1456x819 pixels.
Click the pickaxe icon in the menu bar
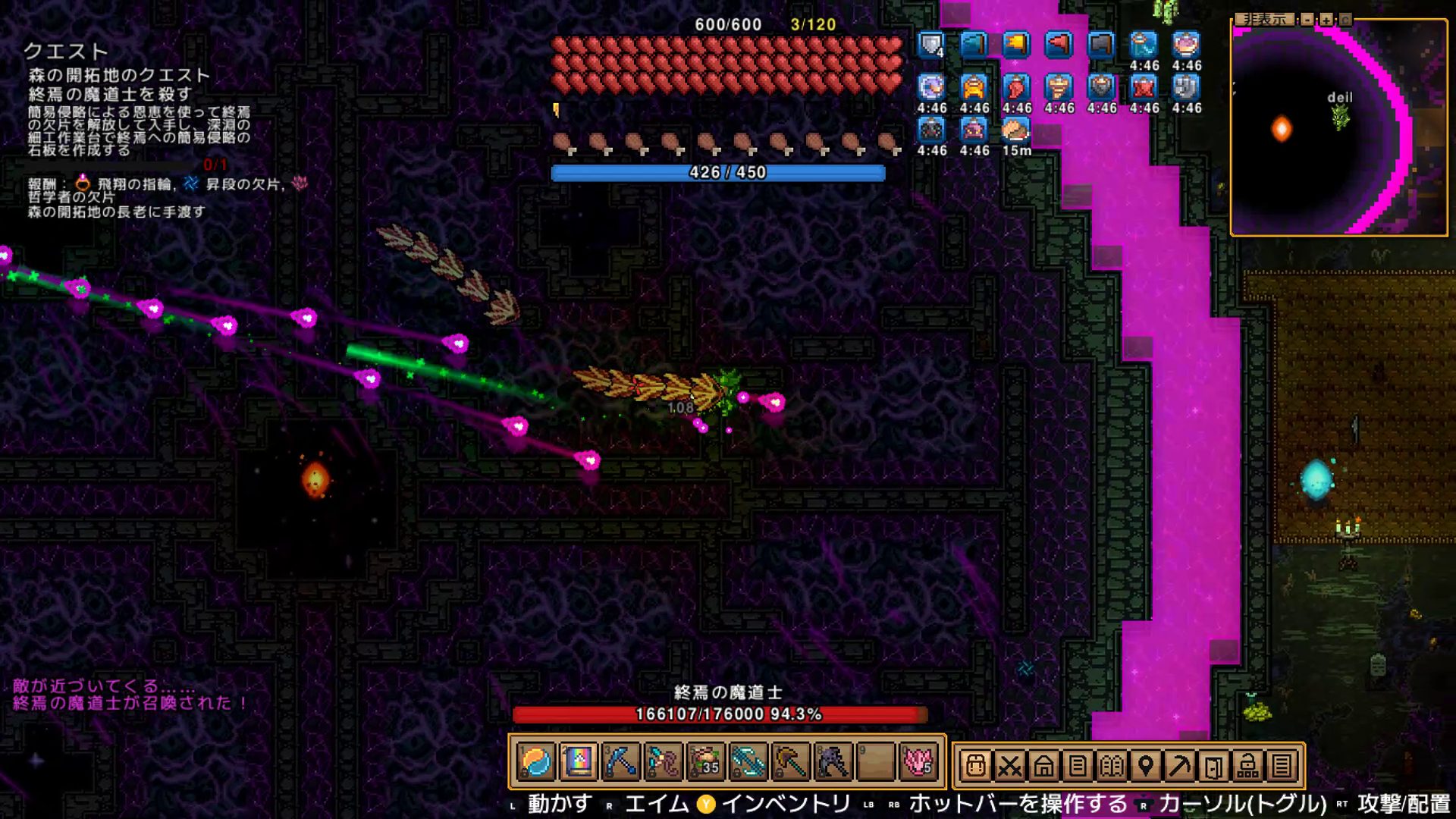(1180, 766)
